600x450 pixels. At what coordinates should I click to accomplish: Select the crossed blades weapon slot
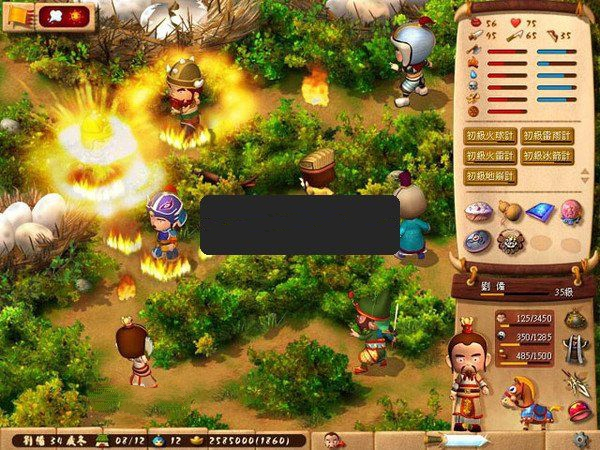[575, 380]
